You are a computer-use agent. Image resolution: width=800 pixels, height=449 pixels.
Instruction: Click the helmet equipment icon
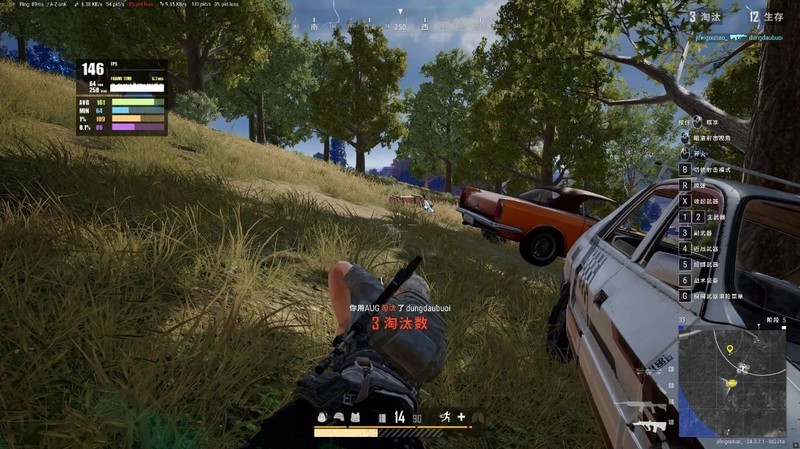pyautogui.click(x=339, y=417)
